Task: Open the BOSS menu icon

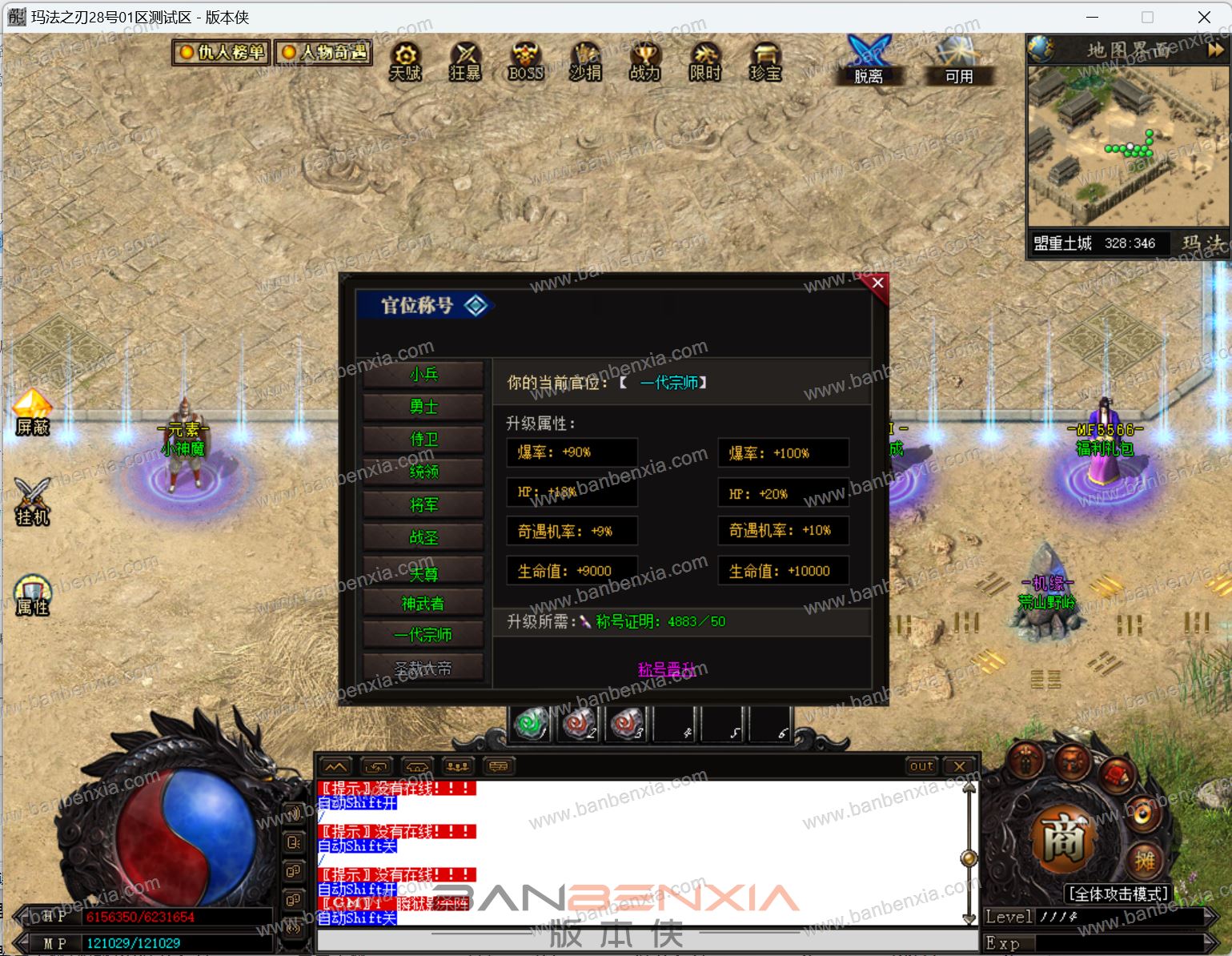Action: [525, 62]
